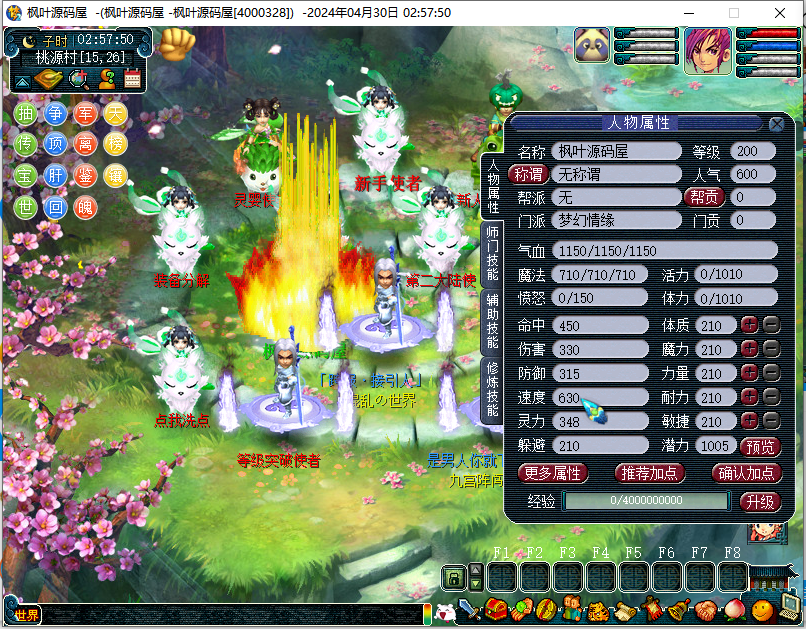
Task: Close the 人物属性 character panel
Action: (776, 124)
